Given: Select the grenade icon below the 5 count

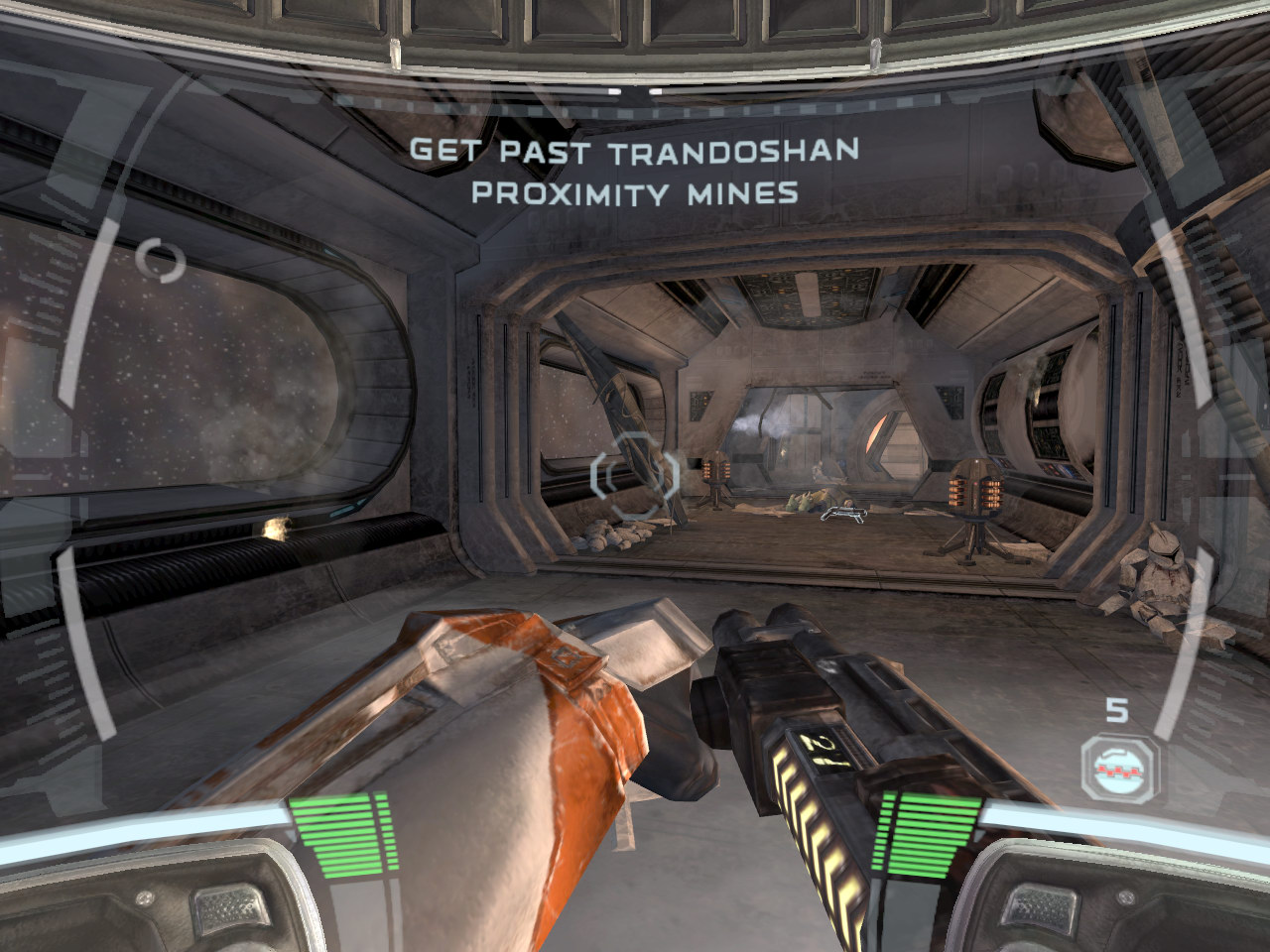Looking at the screenshot, I should (1118, 768).
